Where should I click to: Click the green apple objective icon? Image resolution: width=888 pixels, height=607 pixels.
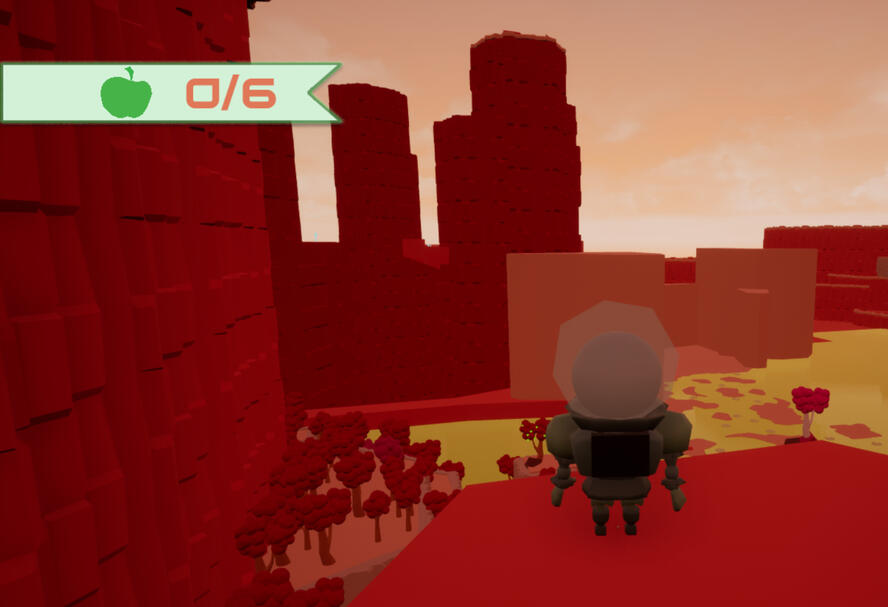(126, 94)
